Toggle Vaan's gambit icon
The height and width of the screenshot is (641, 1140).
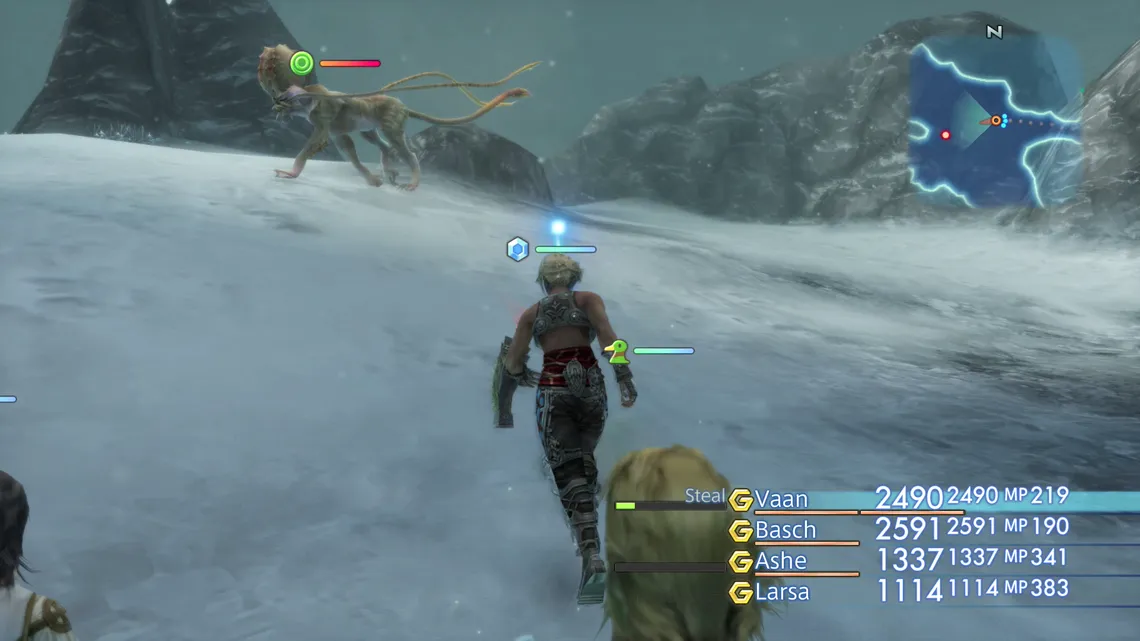coord(740,500)
